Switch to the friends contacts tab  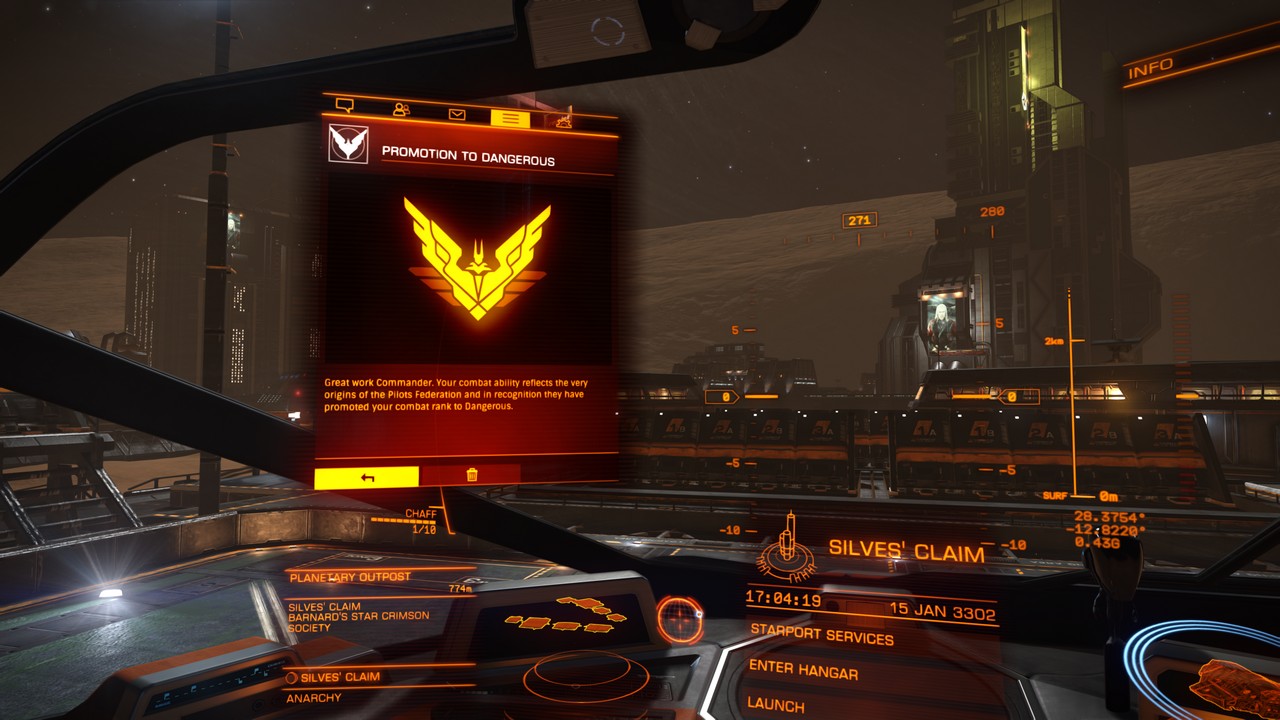tap(401, 110)
